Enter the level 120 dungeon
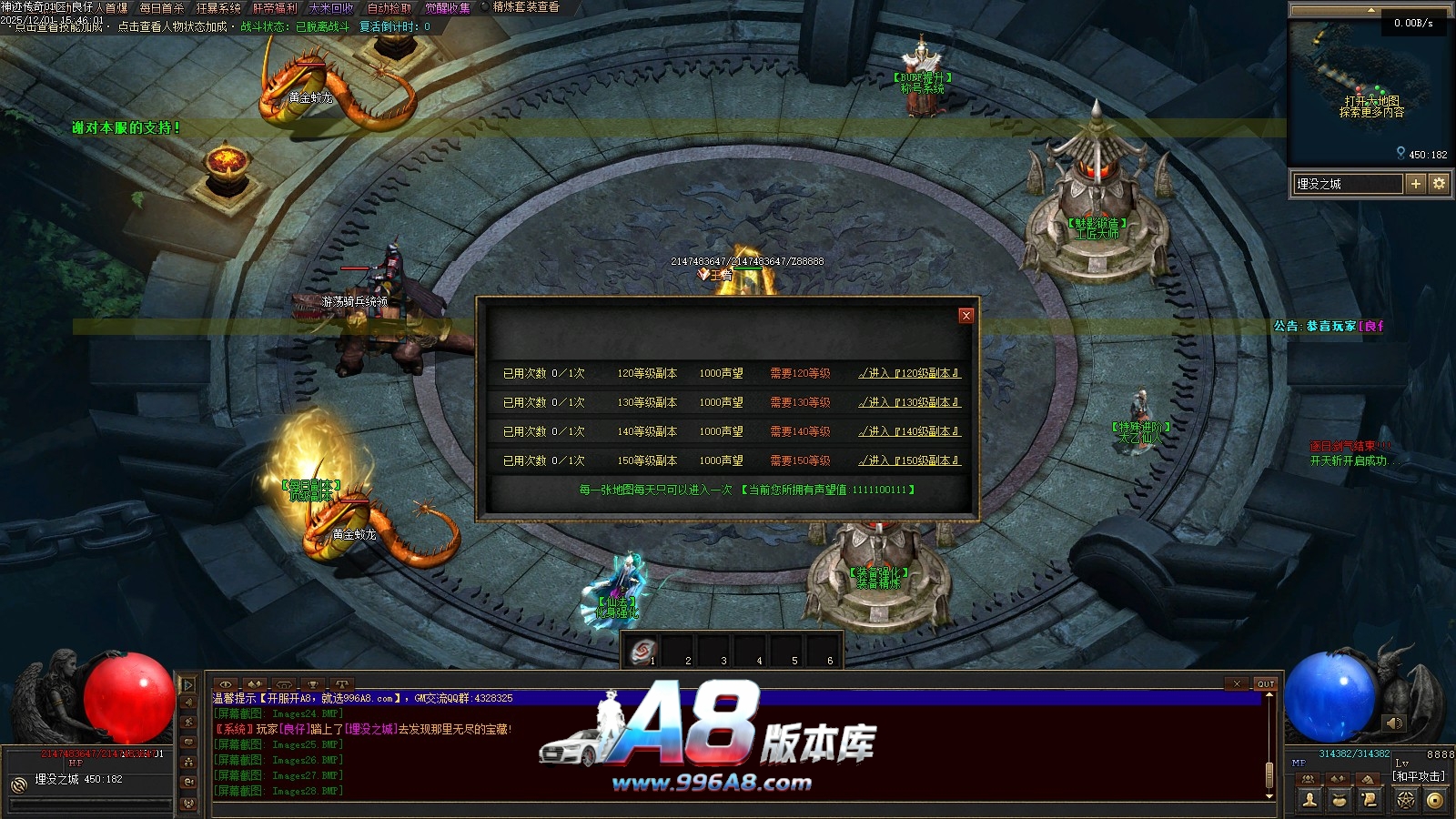The width and height of the screenshot is (1456, 819). 909,373
